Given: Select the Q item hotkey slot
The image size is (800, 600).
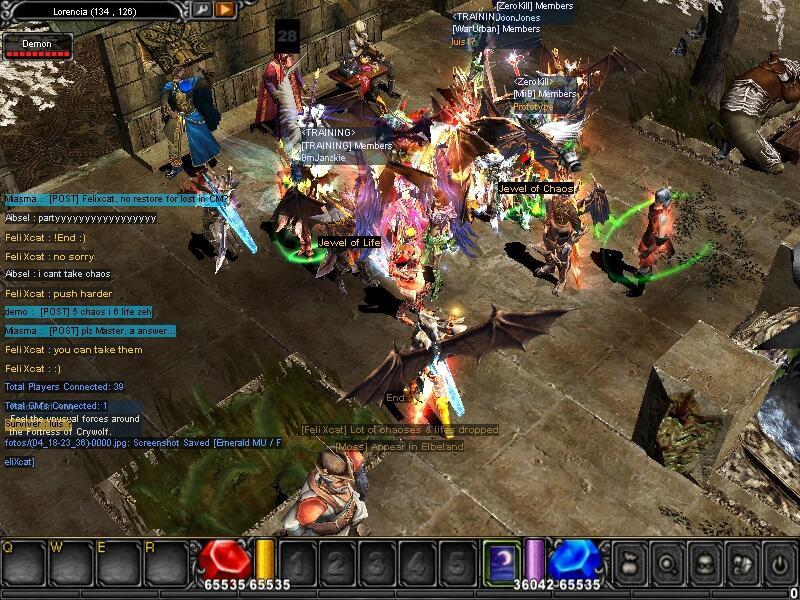Looking at the screenshot, I should [21, 561].
